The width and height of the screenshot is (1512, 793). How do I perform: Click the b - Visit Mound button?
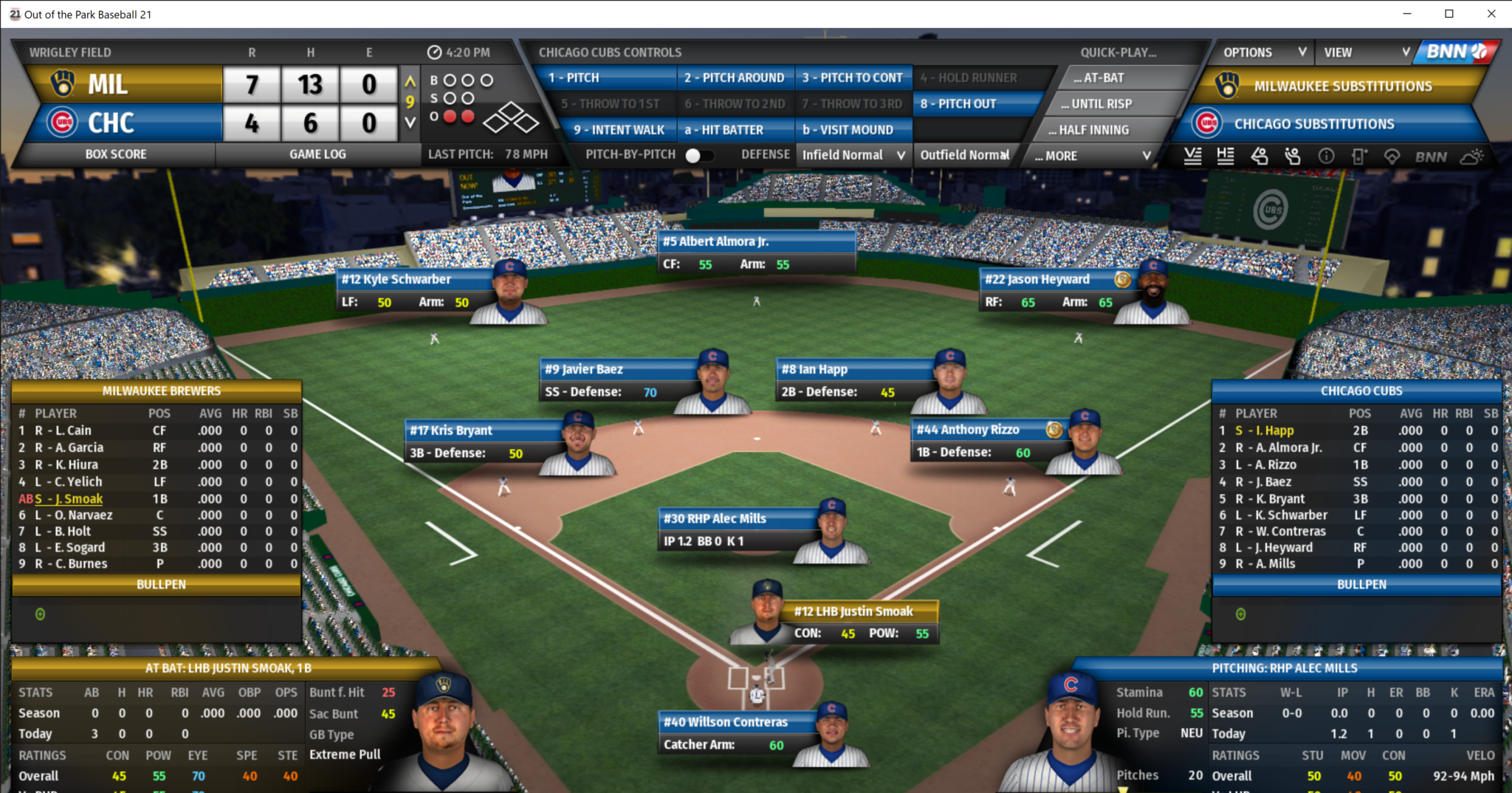click(848, 130)
